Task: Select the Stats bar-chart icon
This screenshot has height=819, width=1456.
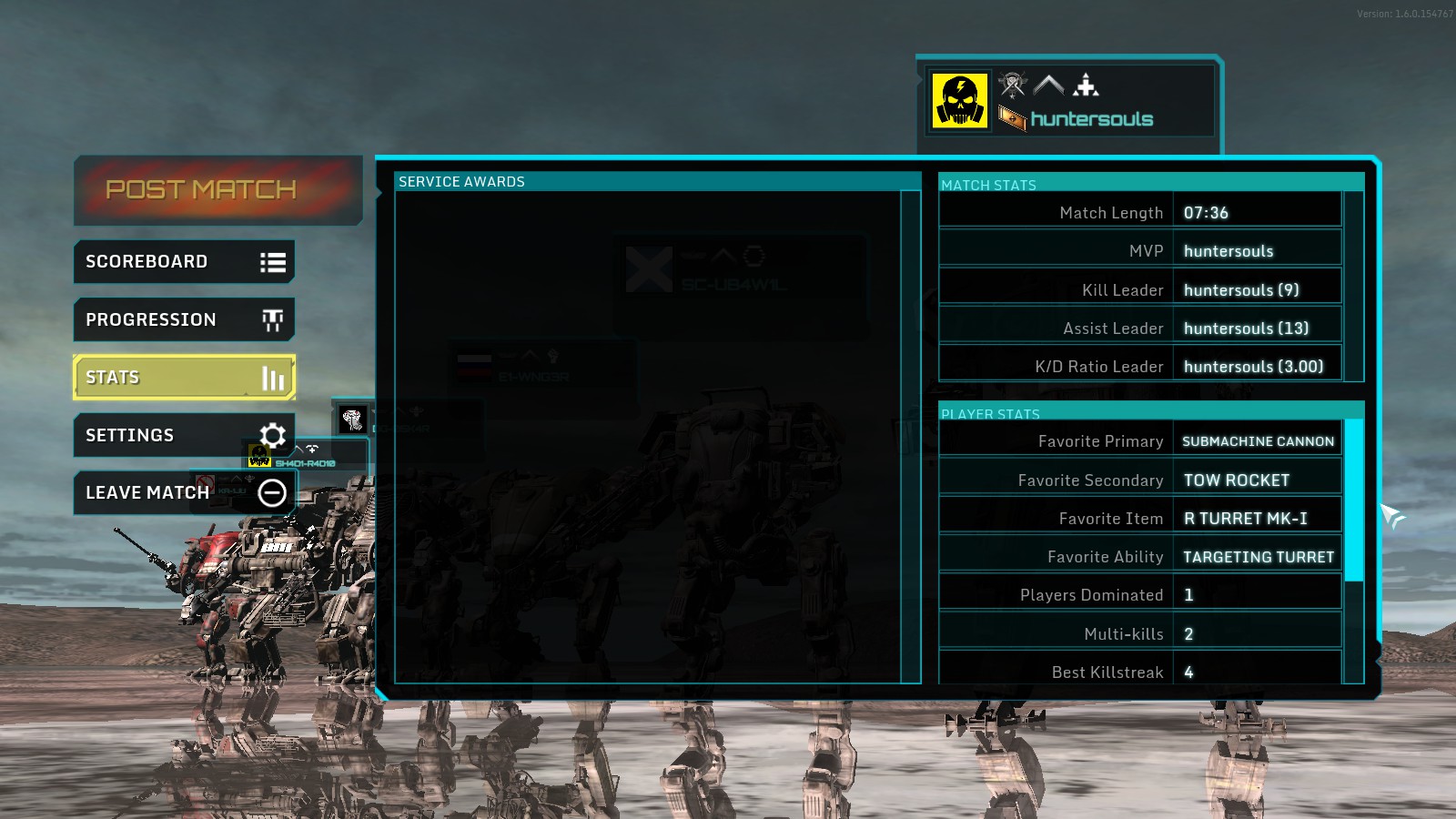Action: point(272,377)
